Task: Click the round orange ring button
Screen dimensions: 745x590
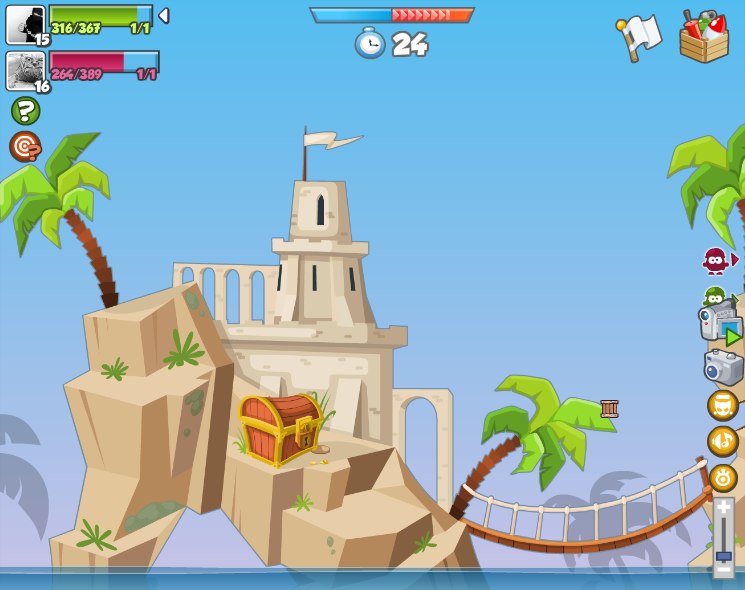Action: click(722, 477)
